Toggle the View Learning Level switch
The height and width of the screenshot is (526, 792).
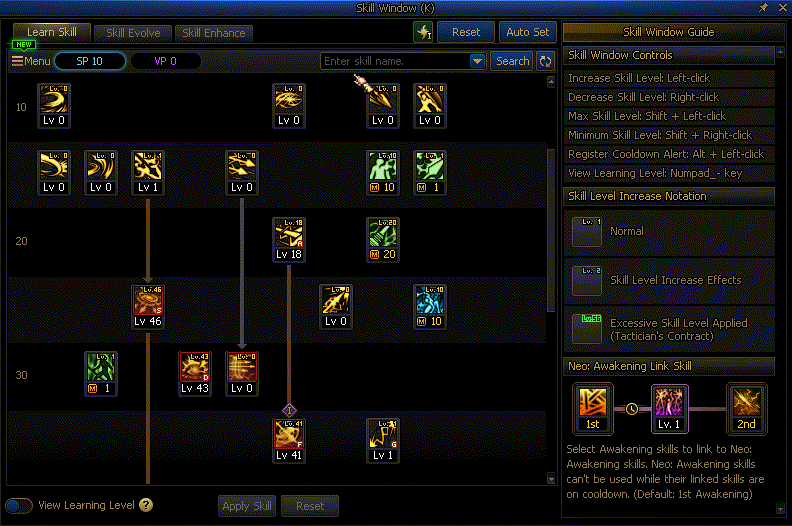[19, 505]
